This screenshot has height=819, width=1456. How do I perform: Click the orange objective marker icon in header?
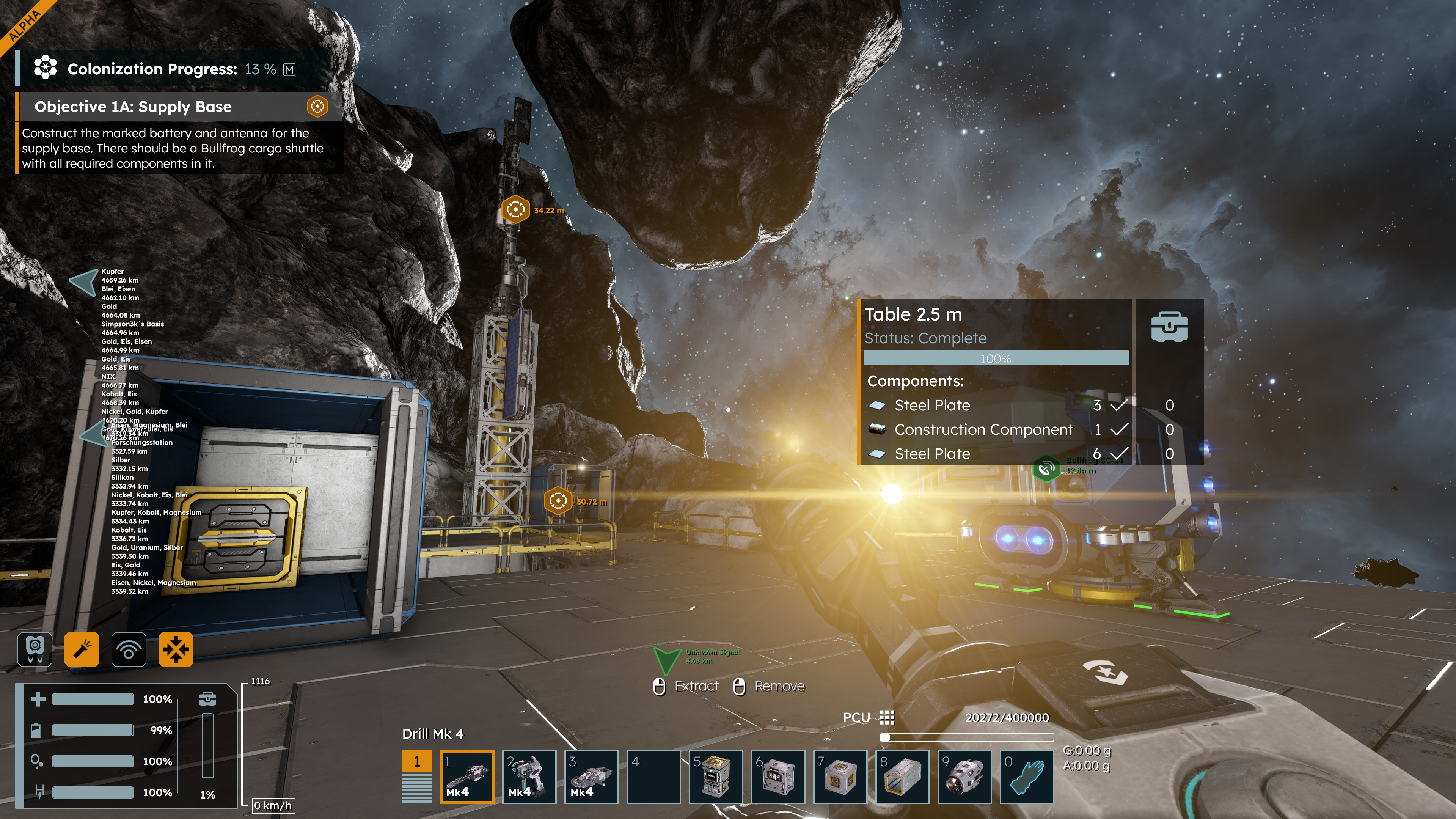click(318, 106)
